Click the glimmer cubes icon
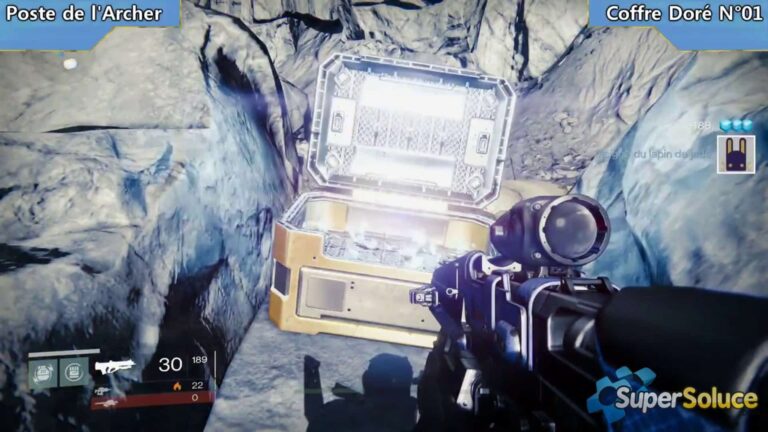This screenshot has width=768, height=432. click(737, 125)
